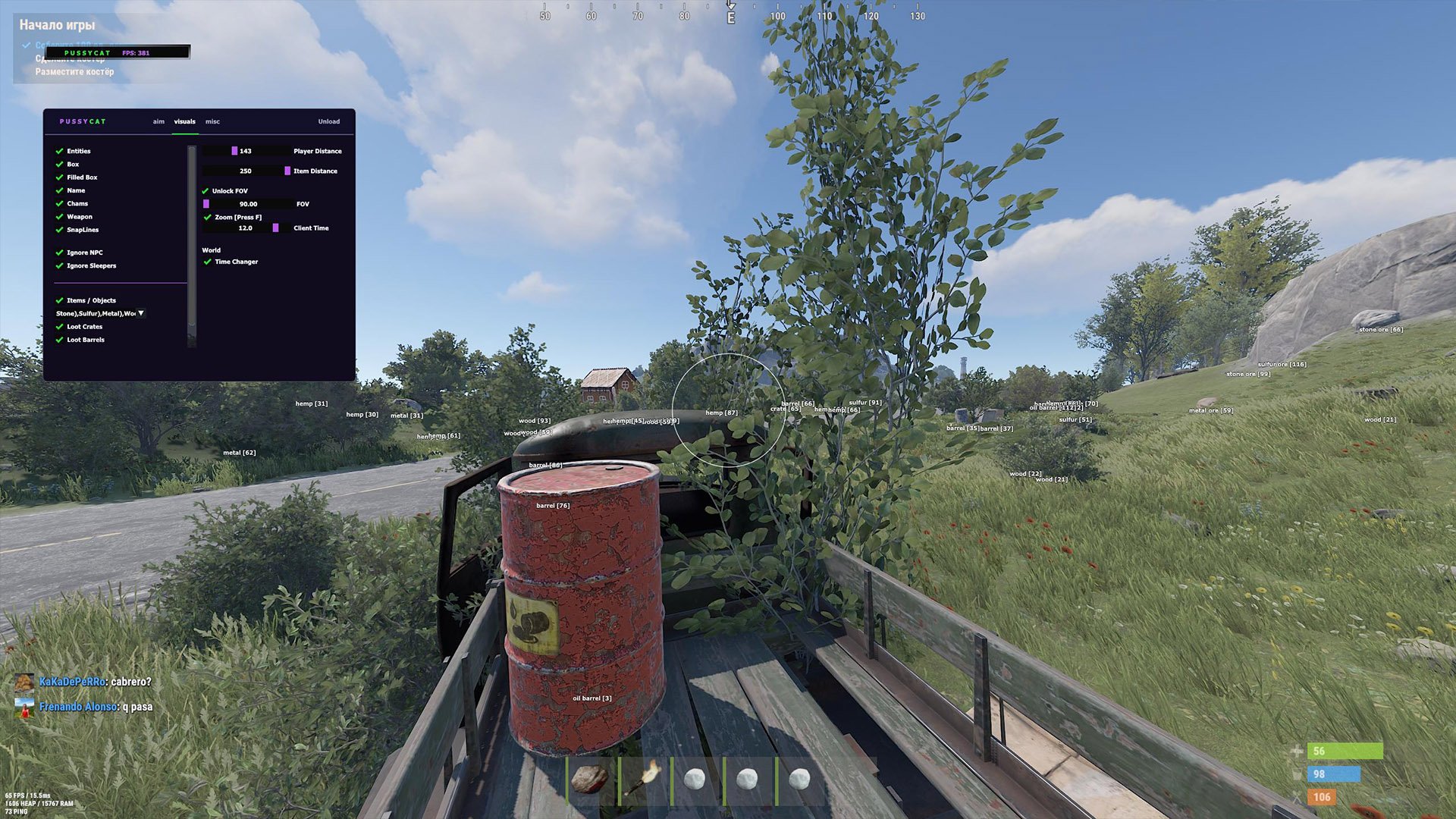
Task: Equip the torch from the hotbar
Action: click(643, 779)
